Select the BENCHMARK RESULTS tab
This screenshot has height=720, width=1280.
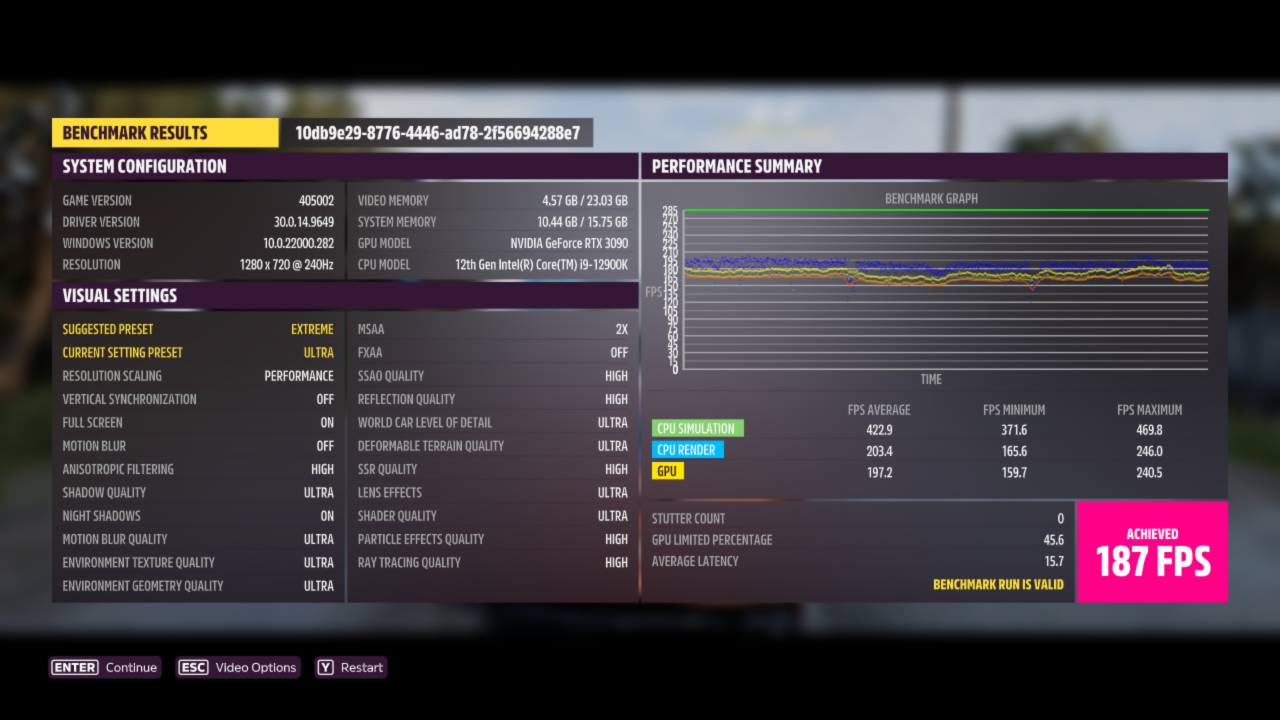tap(164, 132)
